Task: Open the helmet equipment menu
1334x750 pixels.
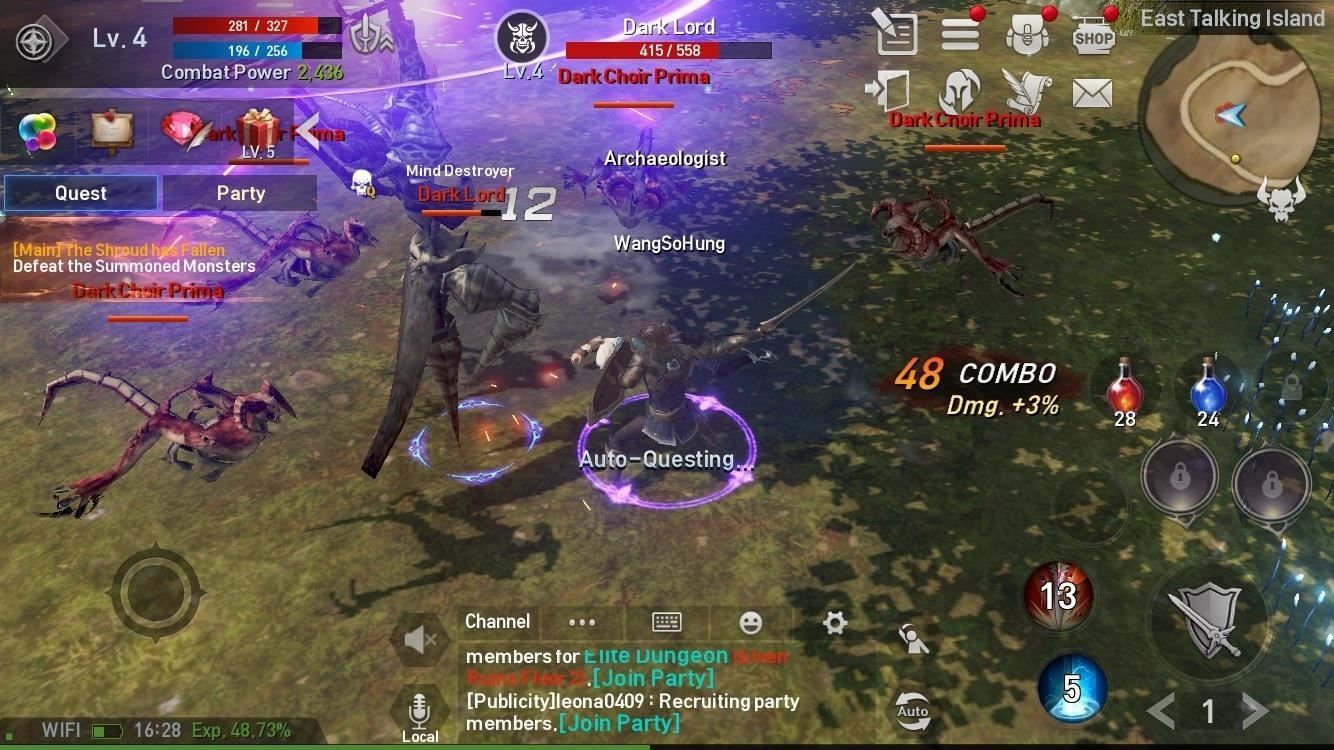Action: click(x=959, y=93)
